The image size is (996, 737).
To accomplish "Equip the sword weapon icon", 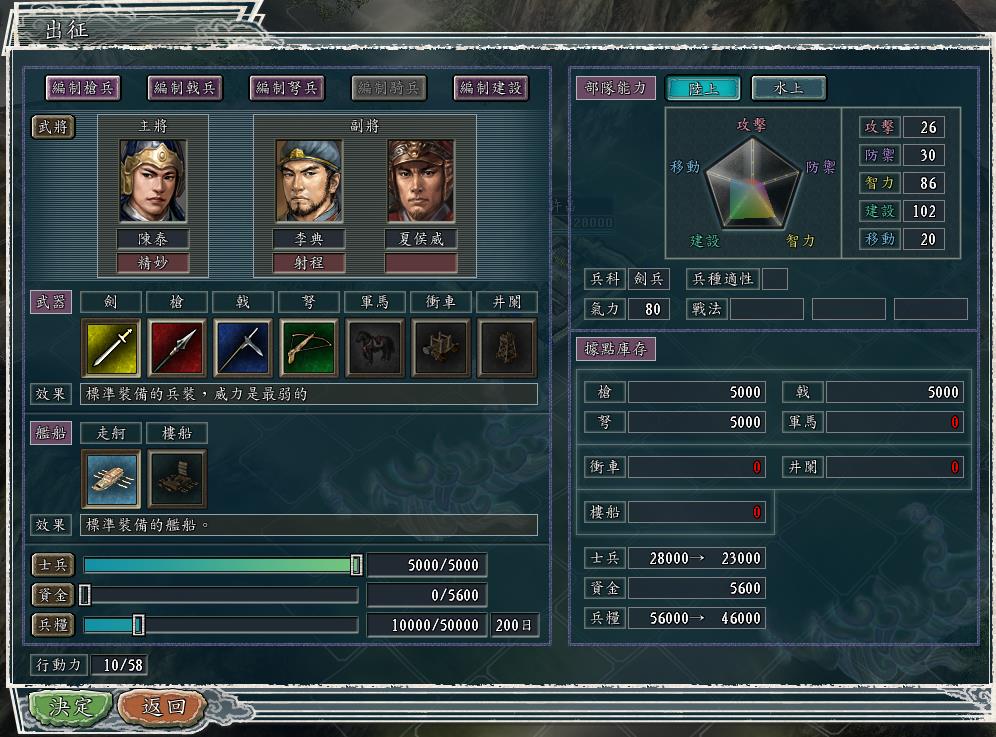I will point(110,348).
